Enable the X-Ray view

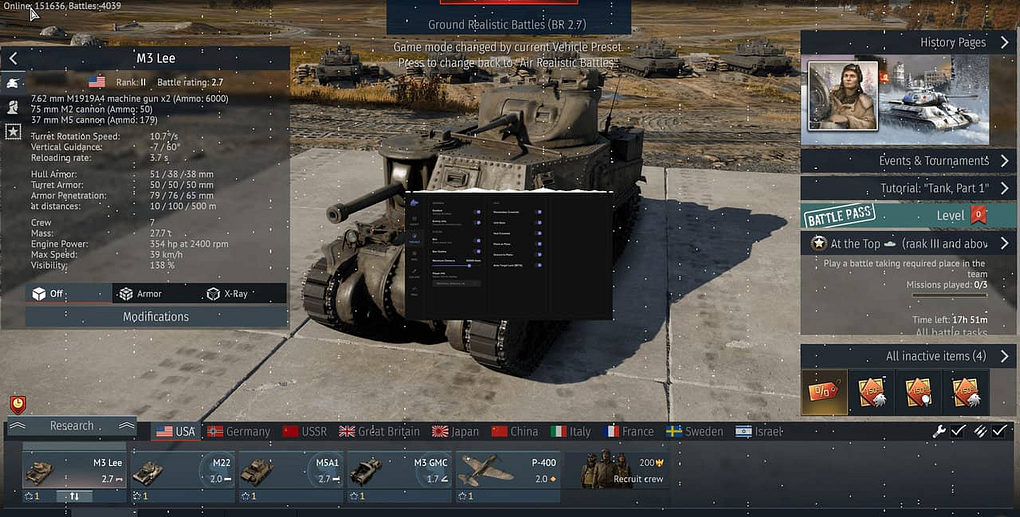227,294
